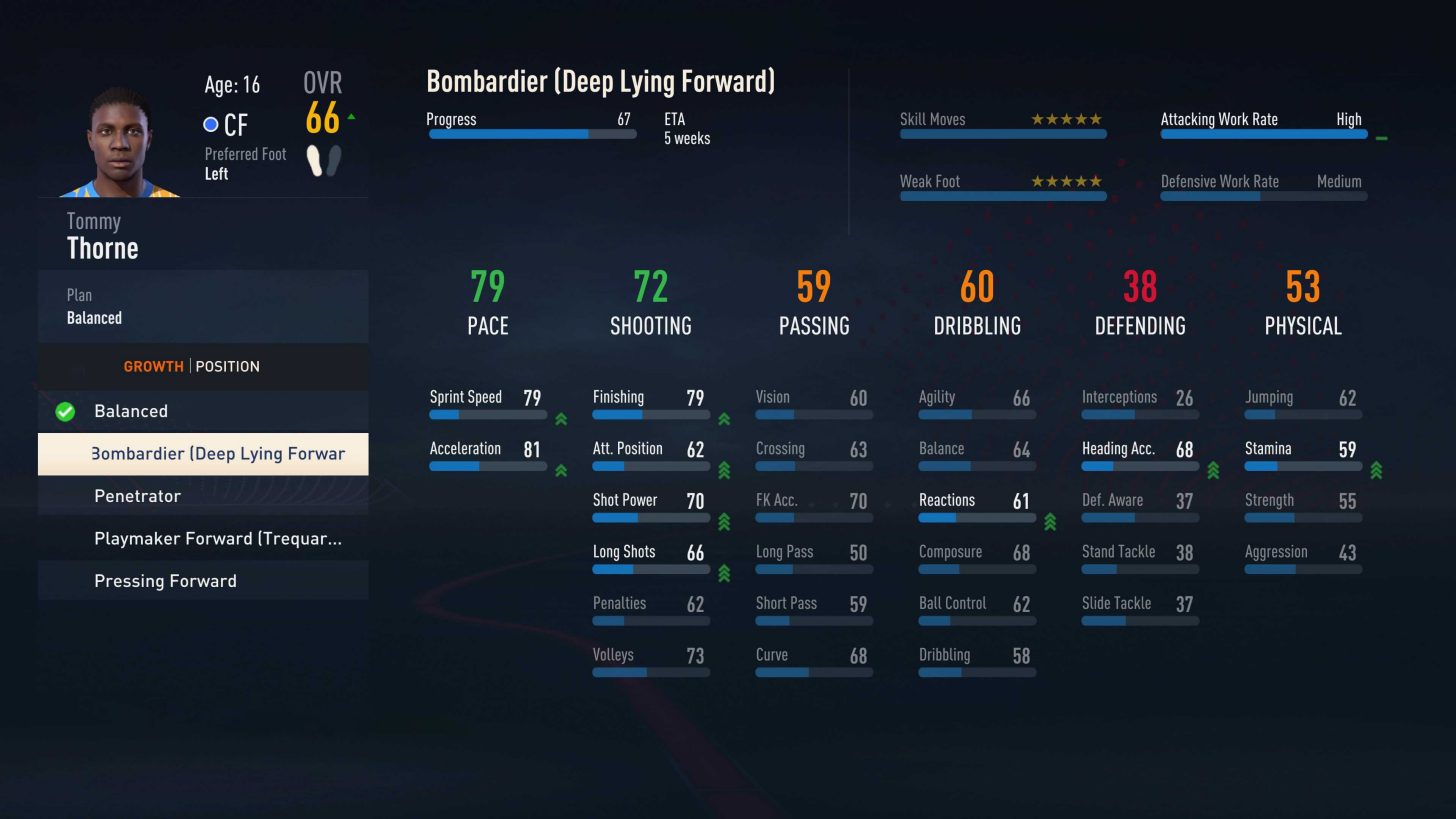Click the Progress bar showing 67
Image resolution: width=1456 pixels, height=819 pixels.
(x=531, y=133)
